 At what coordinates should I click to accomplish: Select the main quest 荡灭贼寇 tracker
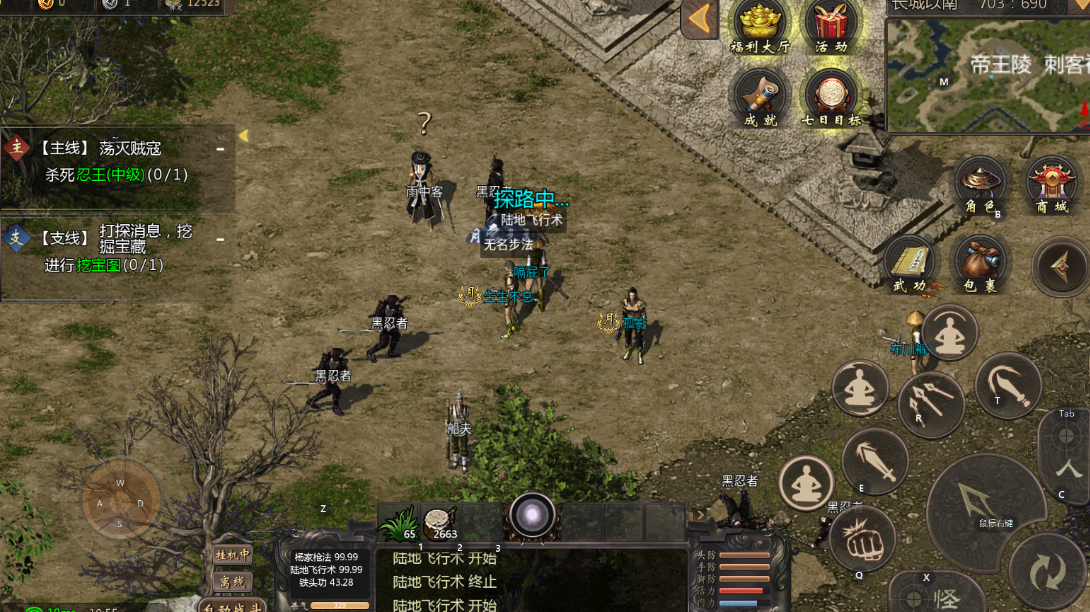[118, 161]
